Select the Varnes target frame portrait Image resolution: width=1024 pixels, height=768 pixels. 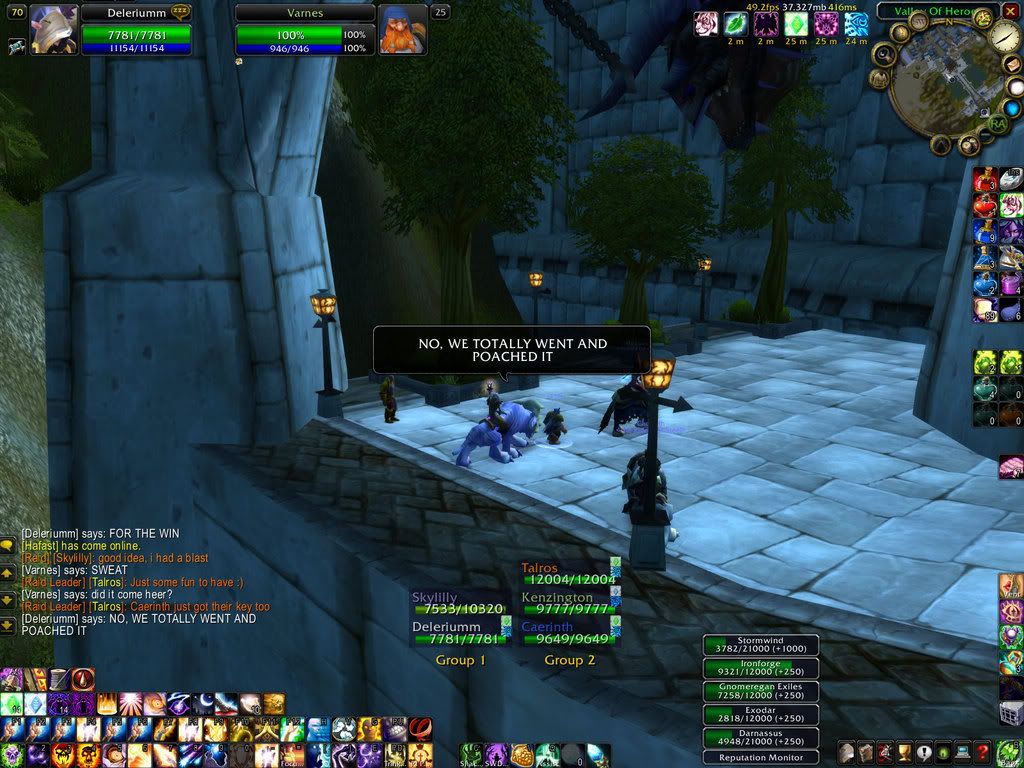click(x=403, y=29)
